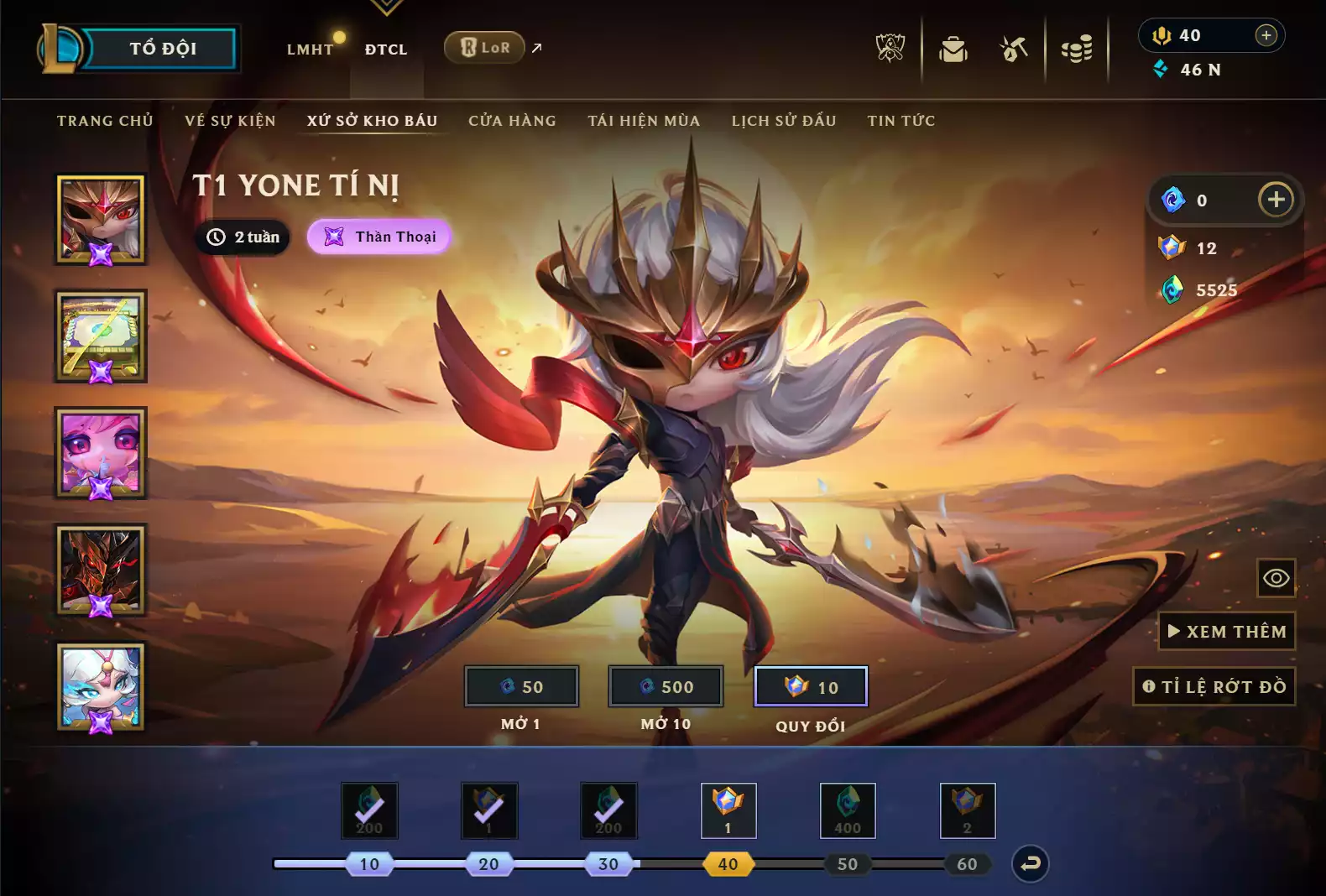
Task: Select milestone 40 on the reward slider
Action: (728, 863)
